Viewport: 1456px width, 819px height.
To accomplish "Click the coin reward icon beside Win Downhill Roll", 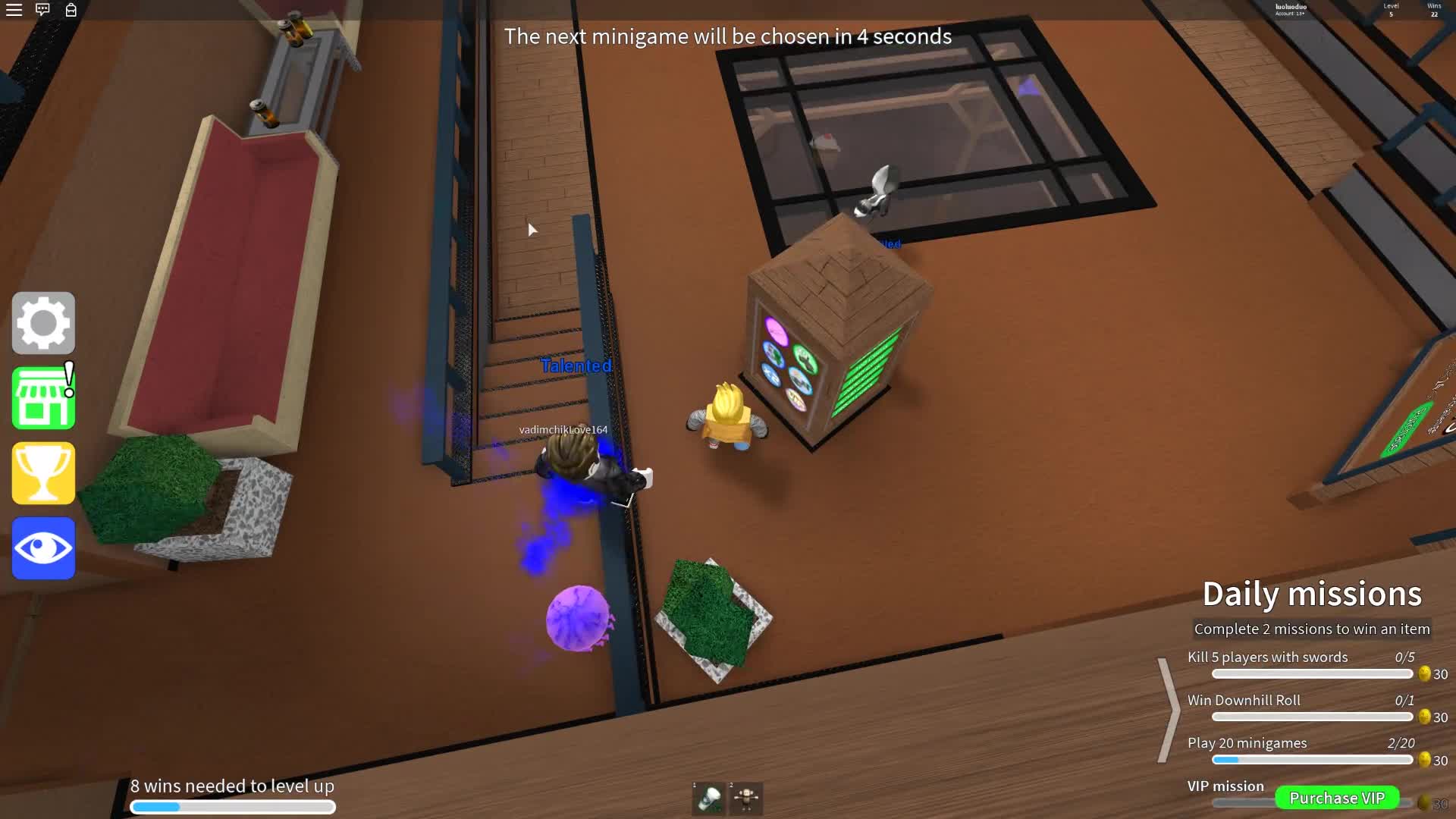I will 1423,716.
